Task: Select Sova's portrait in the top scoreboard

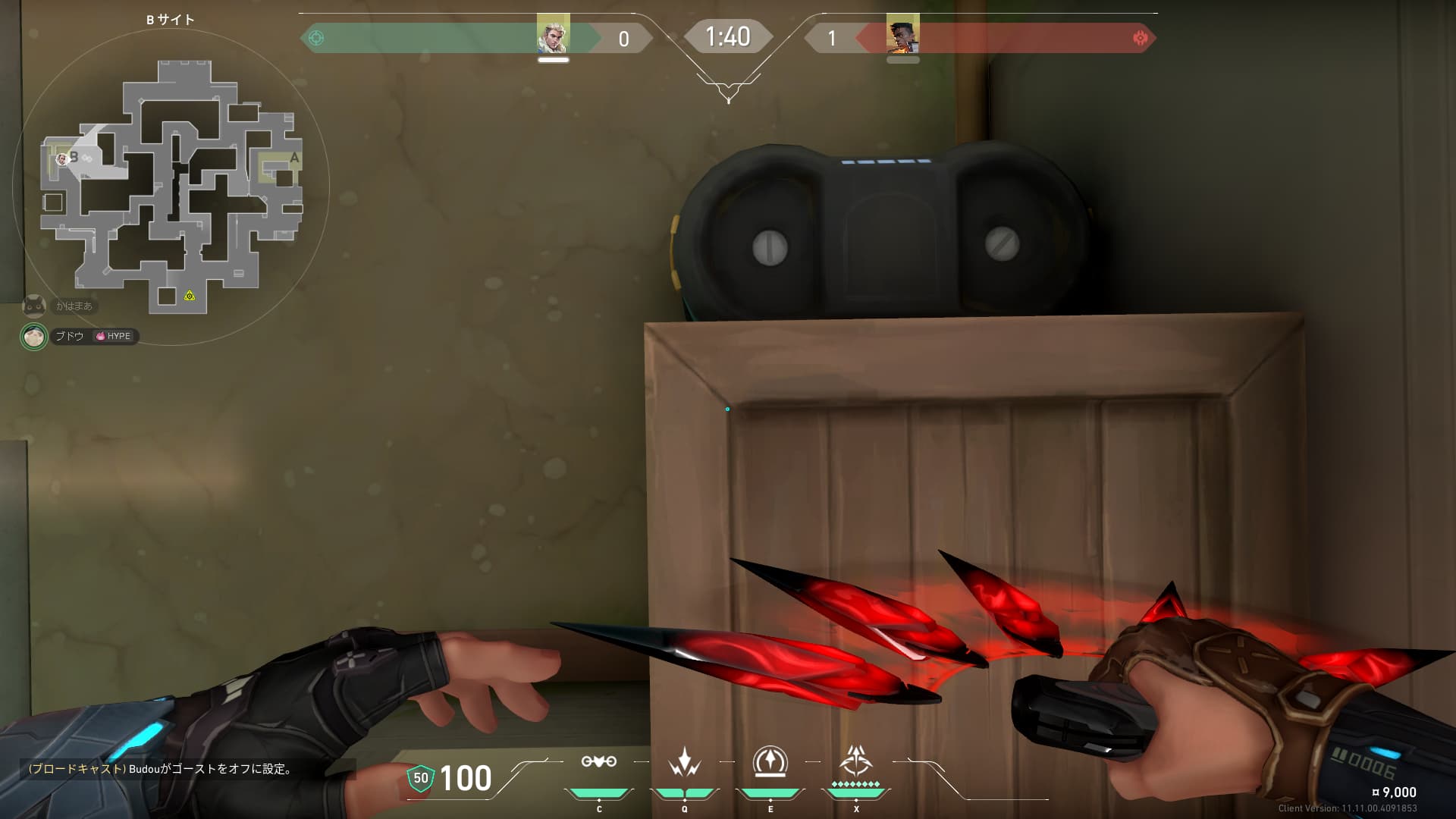Action: [x=553, y=33]
